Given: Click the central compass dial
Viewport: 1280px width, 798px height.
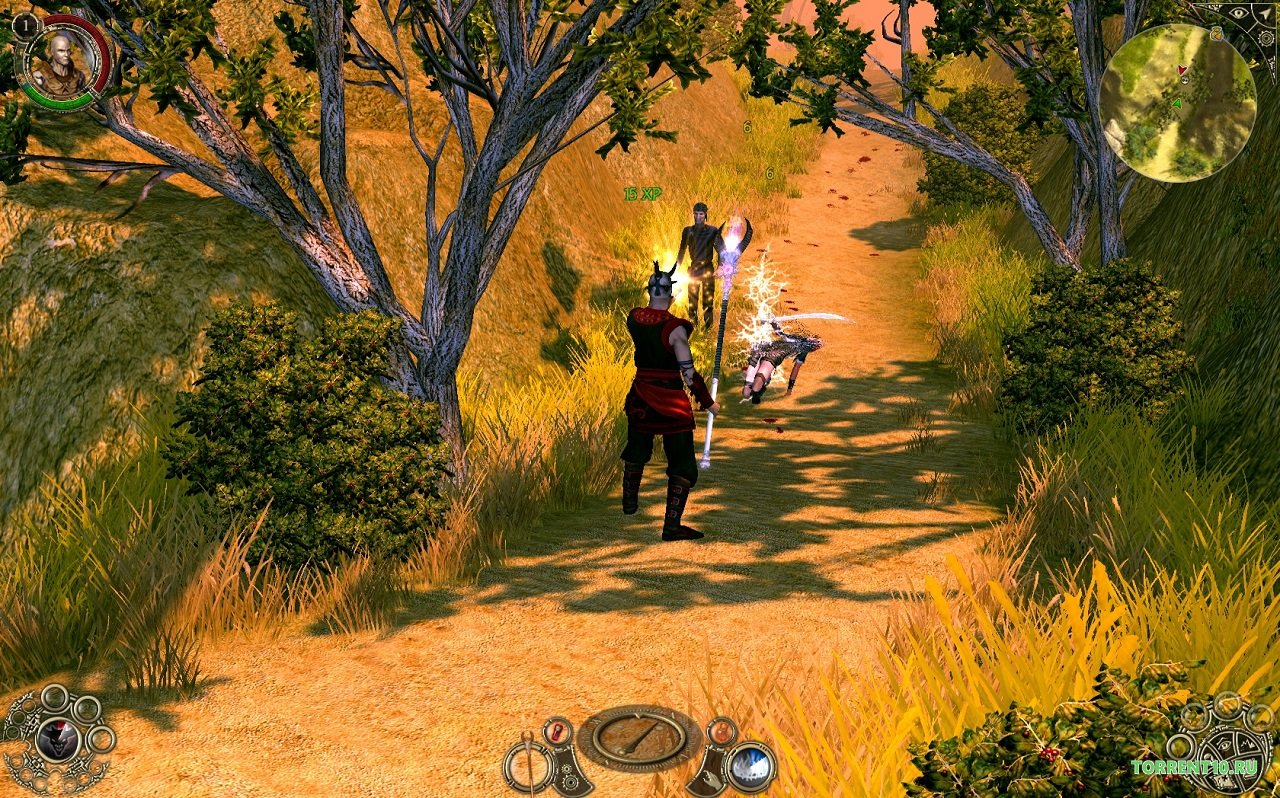Looking at the screenshot, I should tap(640, 738).
